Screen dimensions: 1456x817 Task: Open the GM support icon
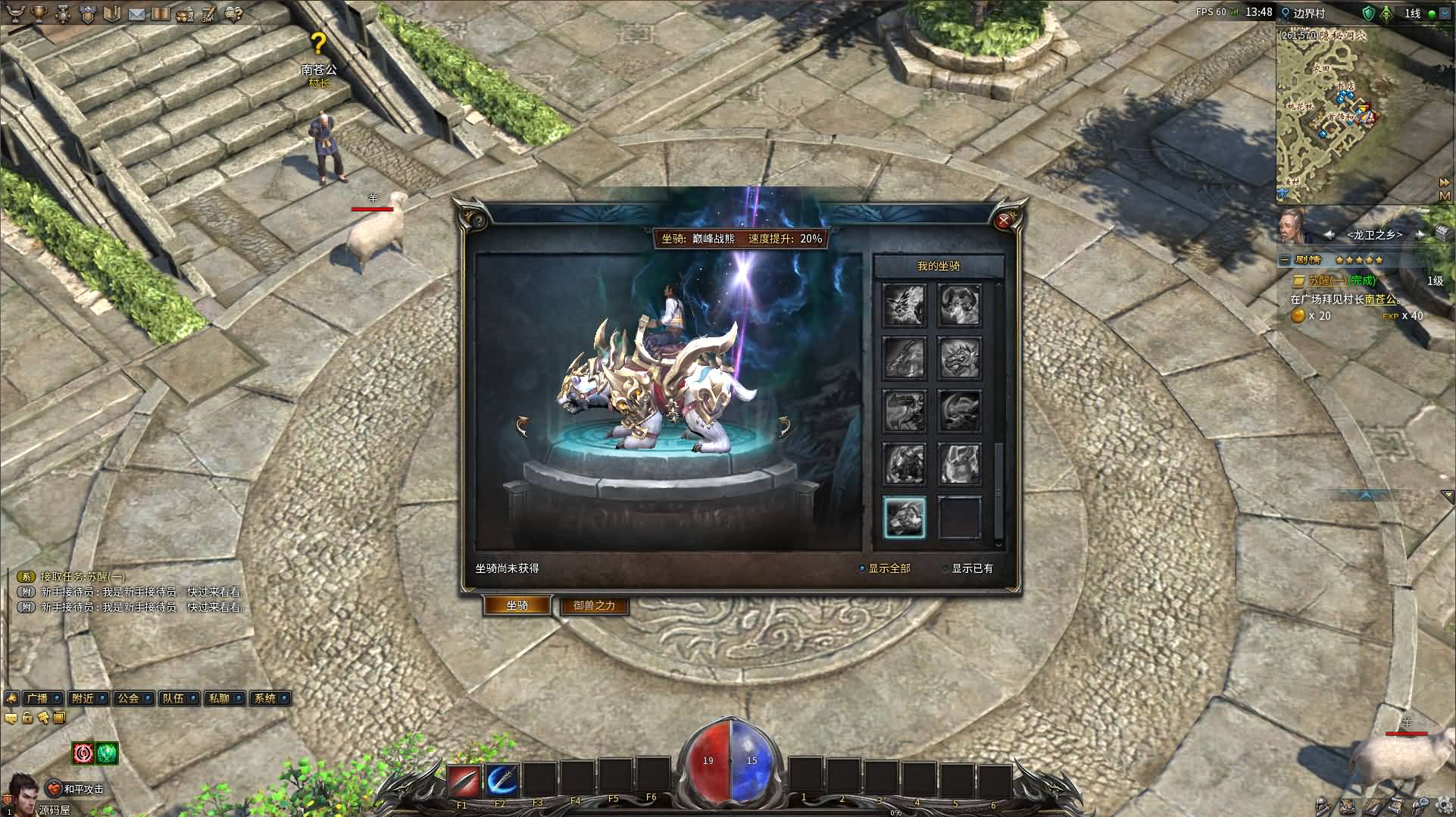click(x=208, y=14)
